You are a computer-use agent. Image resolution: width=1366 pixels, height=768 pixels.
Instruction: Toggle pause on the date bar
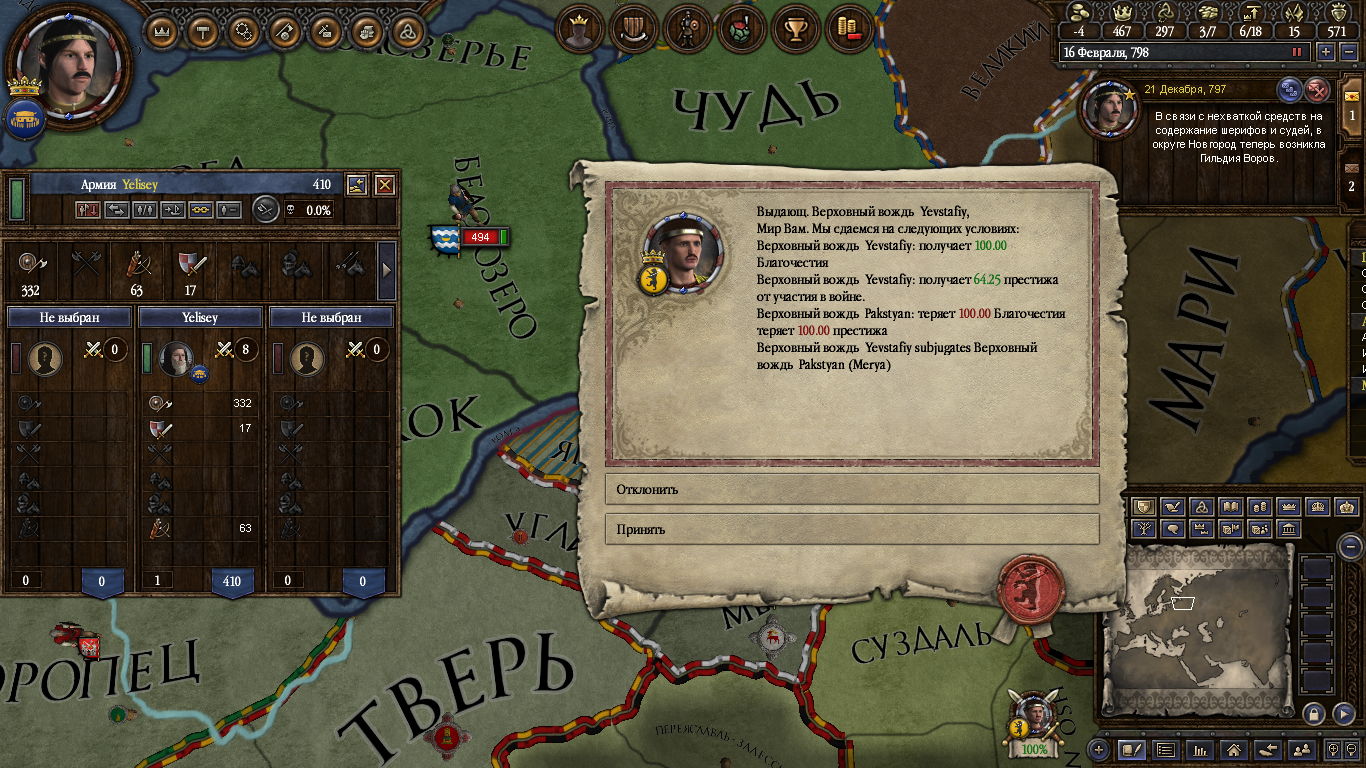point(1297,52)
